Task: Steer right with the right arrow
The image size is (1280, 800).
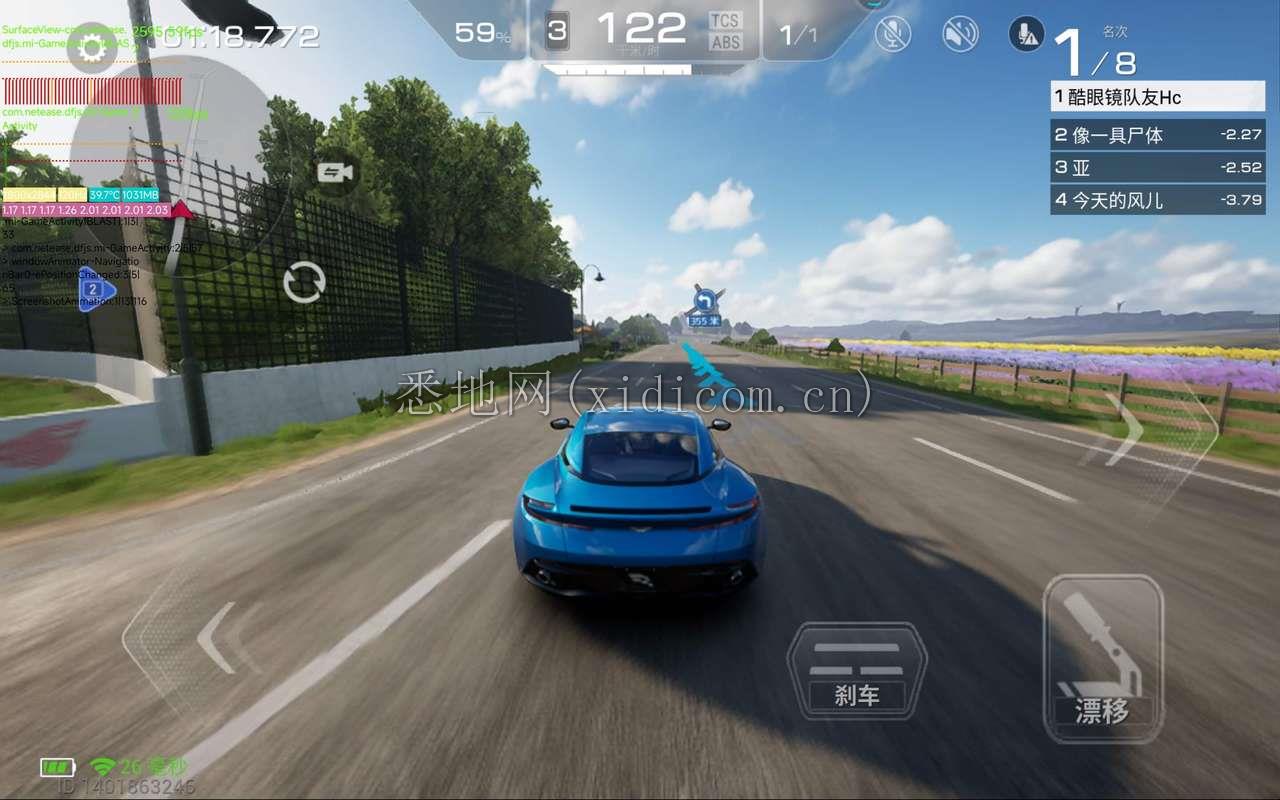Action: [x=1125, y=429]
